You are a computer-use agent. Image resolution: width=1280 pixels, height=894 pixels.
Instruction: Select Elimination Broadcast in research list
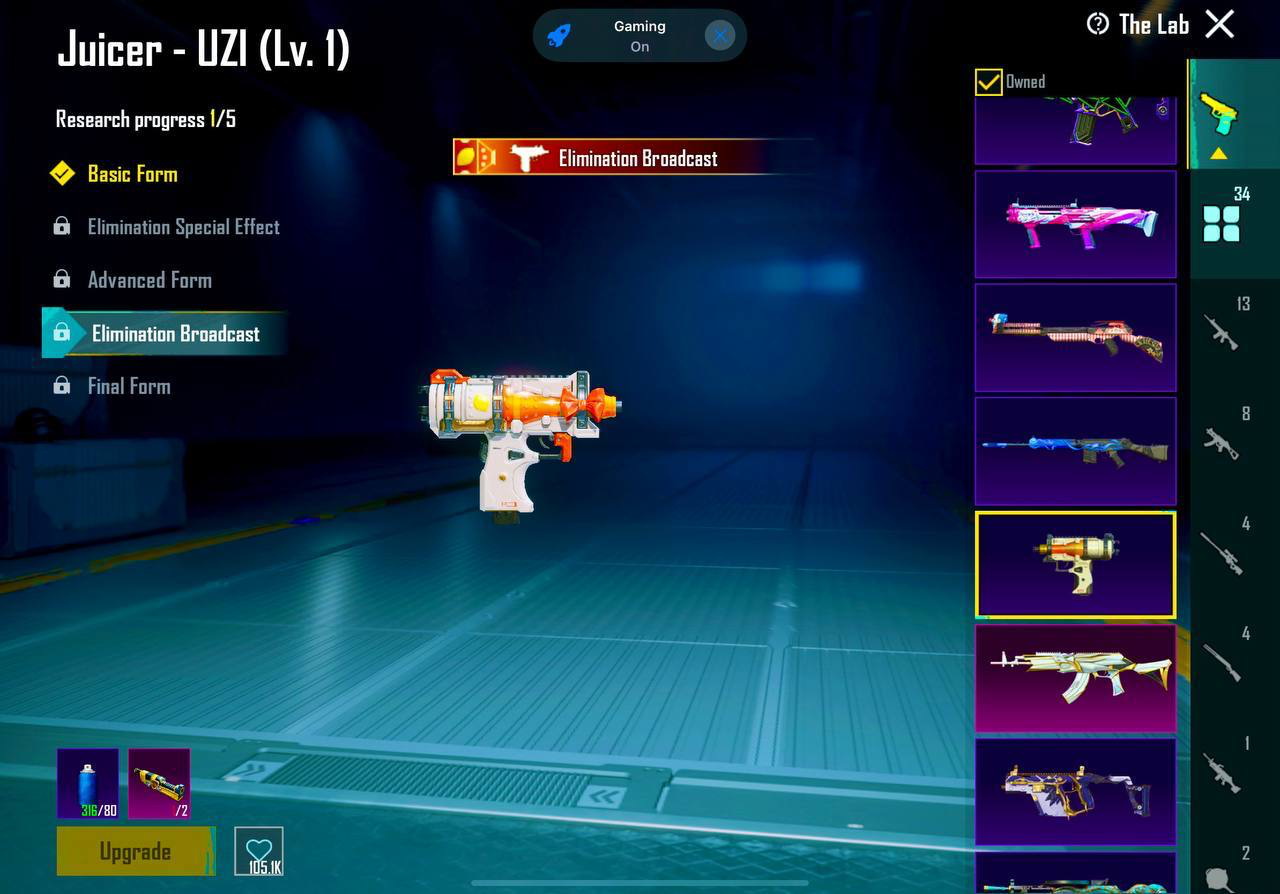tap(175, 334)
